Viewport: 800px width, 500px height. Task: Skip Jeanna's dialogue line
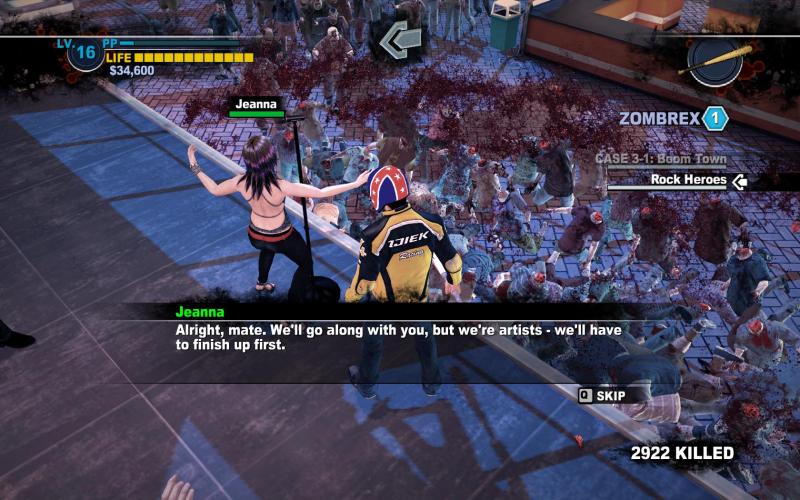[x=602, y=395]
